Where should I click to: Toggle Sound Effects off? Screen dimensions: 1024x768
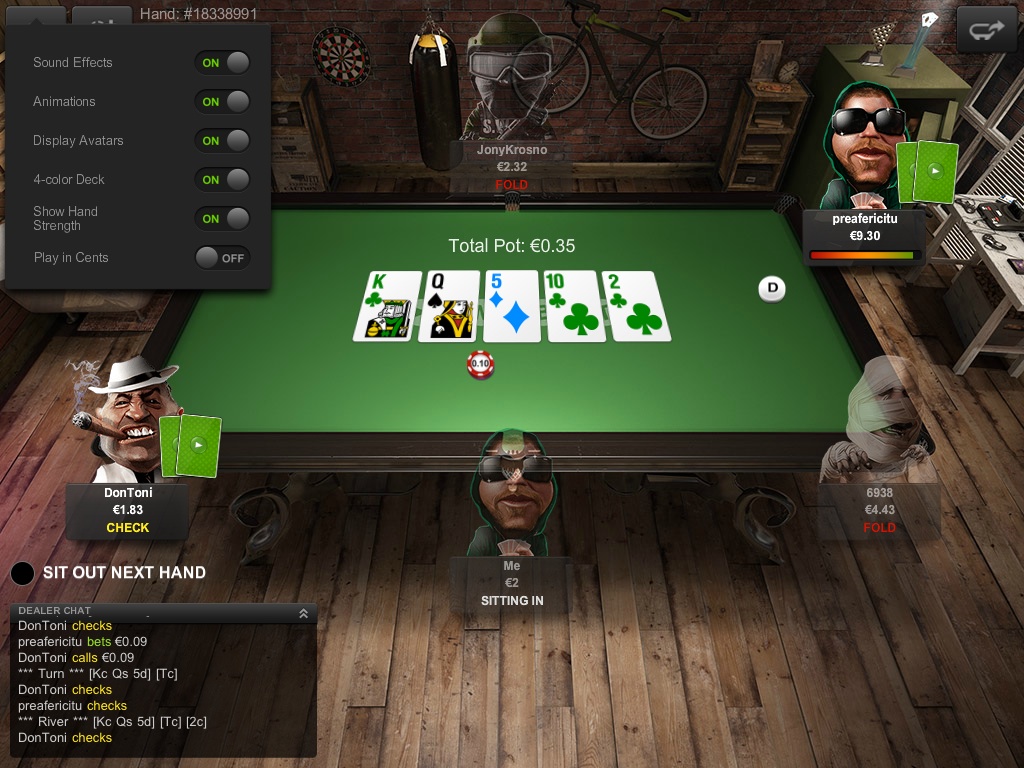[222, 62]
